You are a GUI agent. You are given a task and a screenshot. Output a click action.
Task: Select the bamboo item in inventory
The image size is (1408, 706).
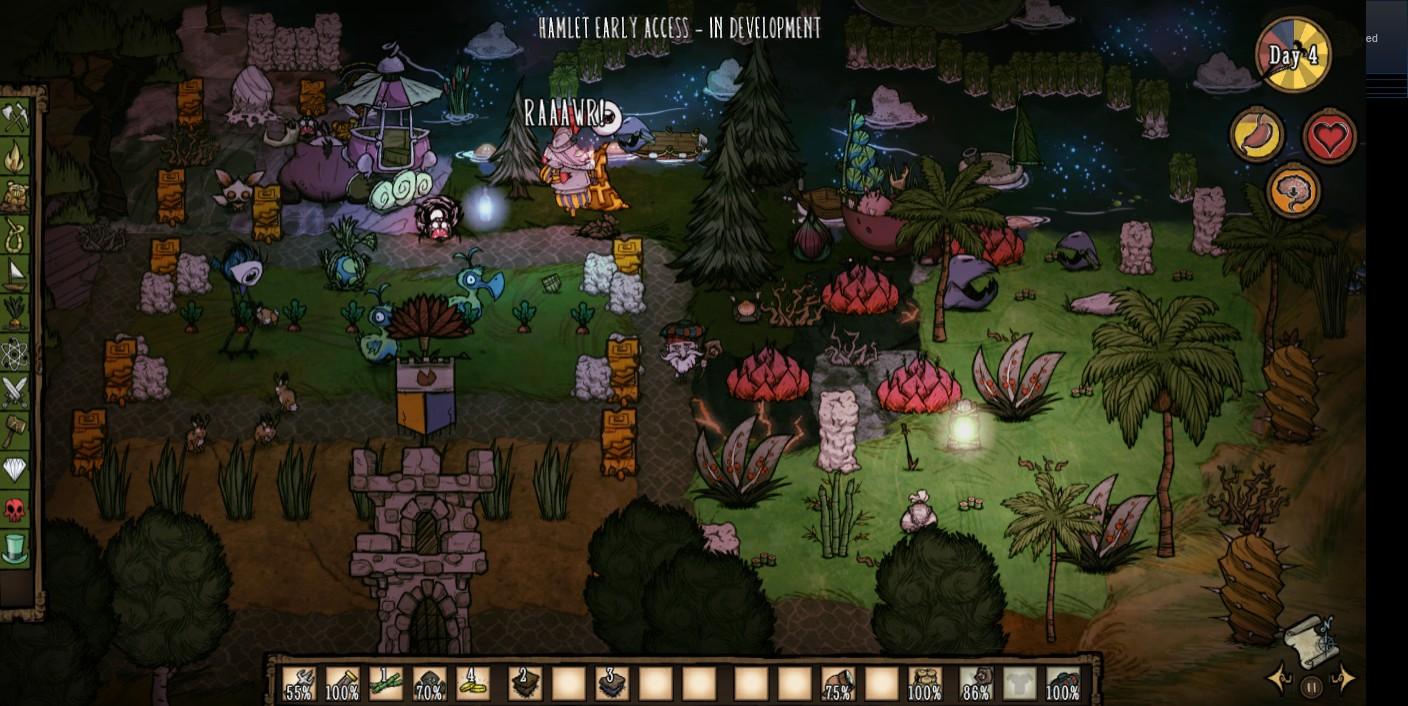tap(386, 684)
